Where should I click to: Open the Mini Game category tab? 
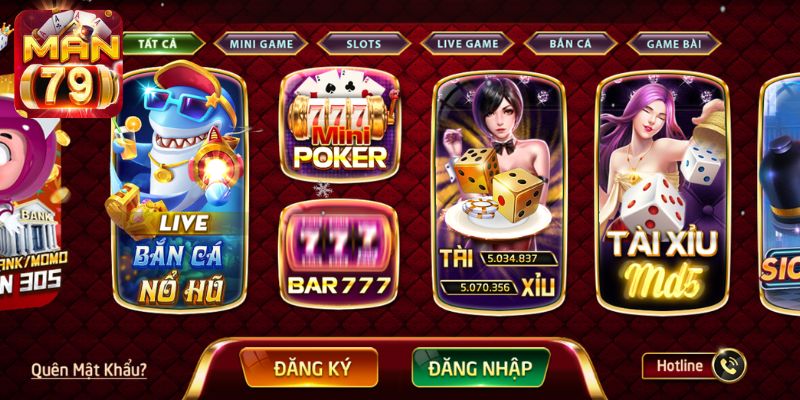click(x=260, y=43)
